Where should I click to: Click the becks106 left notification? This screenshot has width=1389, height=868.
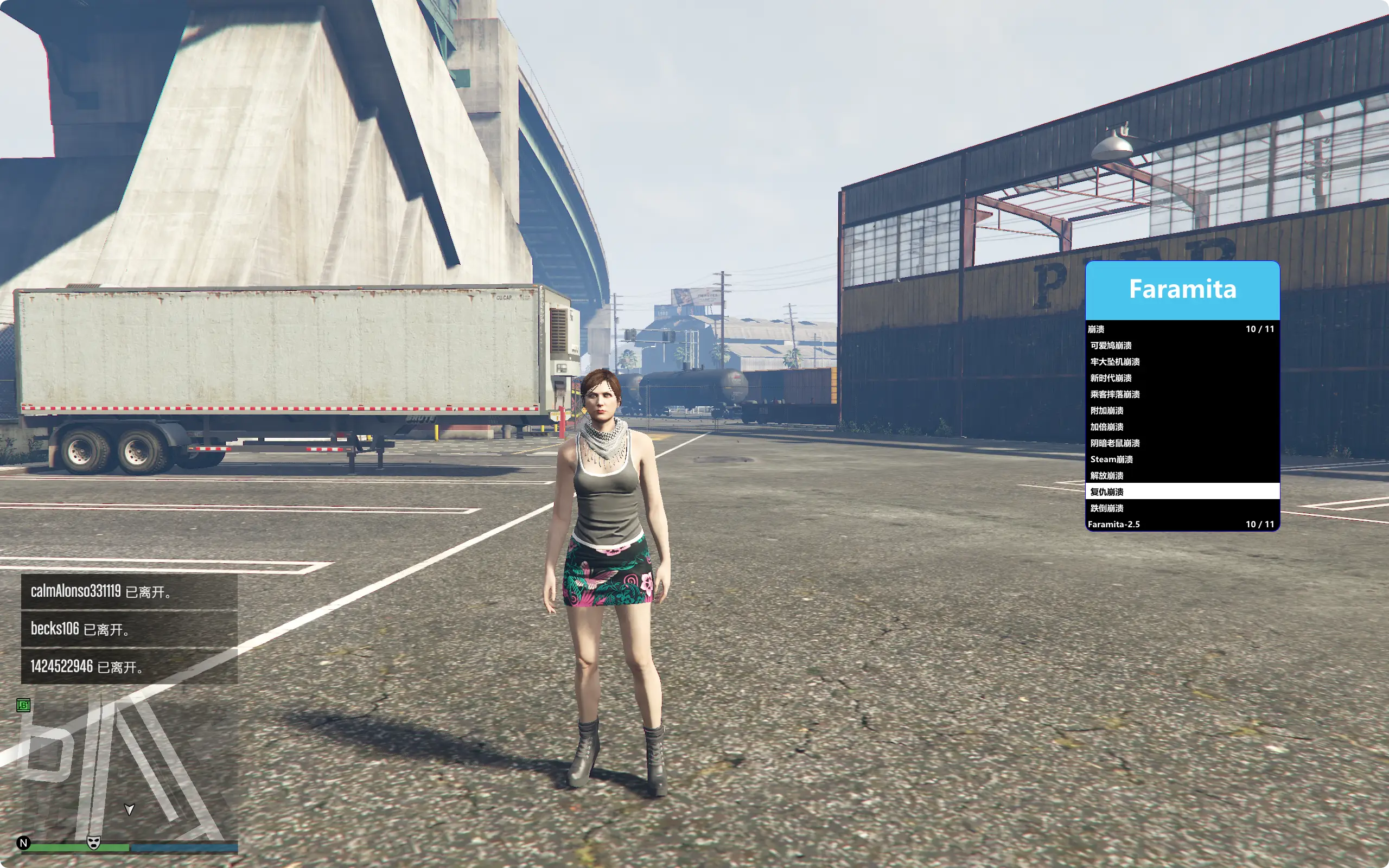[129, 629]
